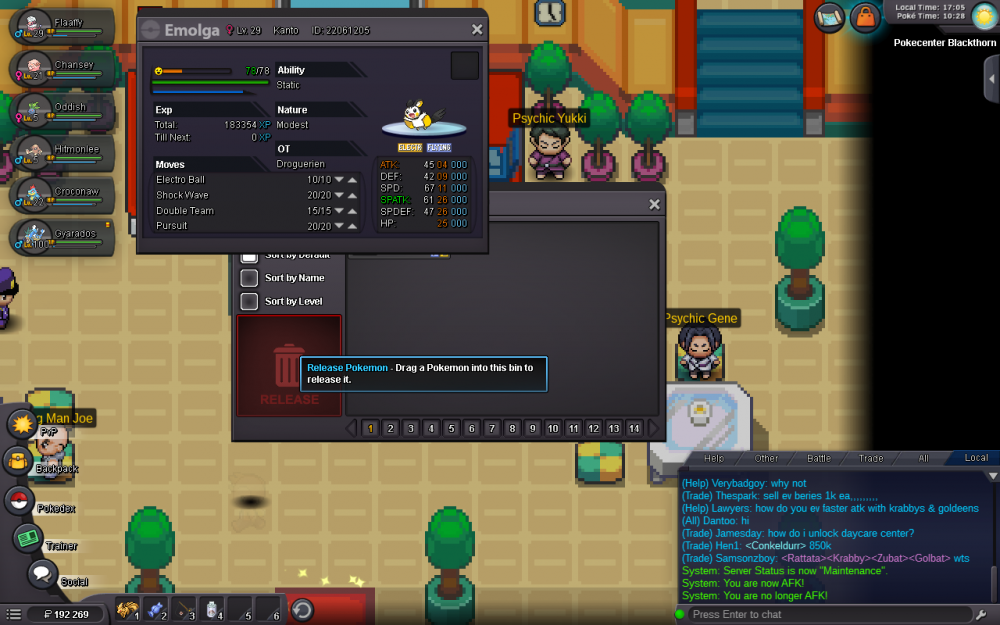The image size is (1000, 625).
Task: Open the PvP menu
Action: point(21,424)
